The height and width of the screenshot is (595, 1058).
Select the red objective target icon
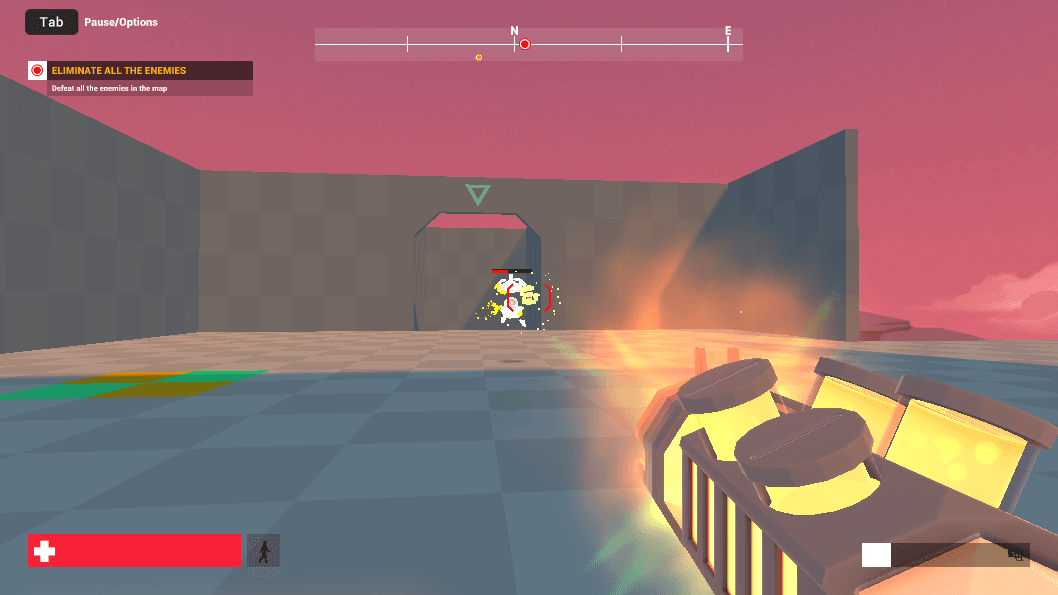tap(38, 71)
